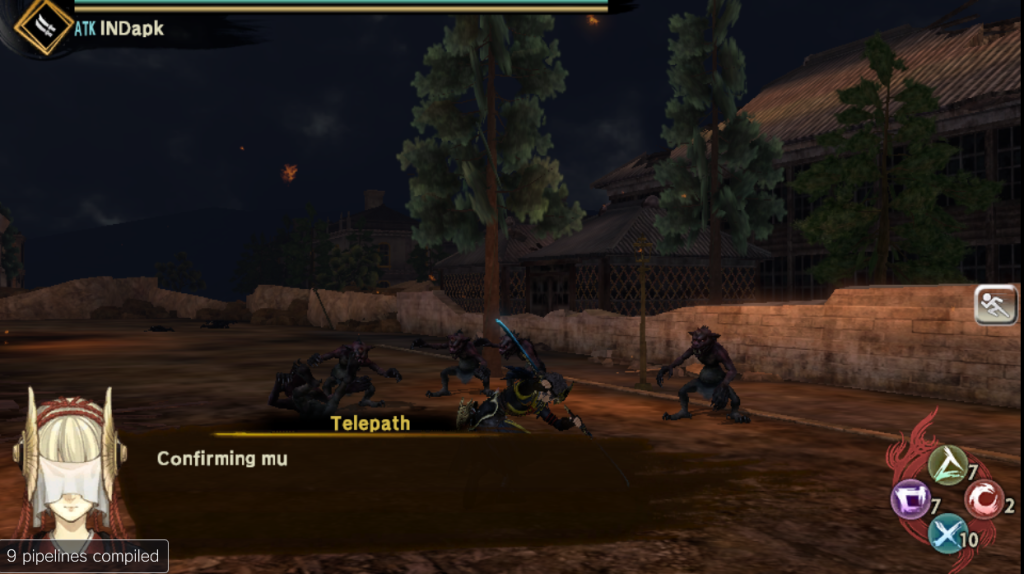Trigger the red circle skill

pyautogui.click(x=983, y=499)
